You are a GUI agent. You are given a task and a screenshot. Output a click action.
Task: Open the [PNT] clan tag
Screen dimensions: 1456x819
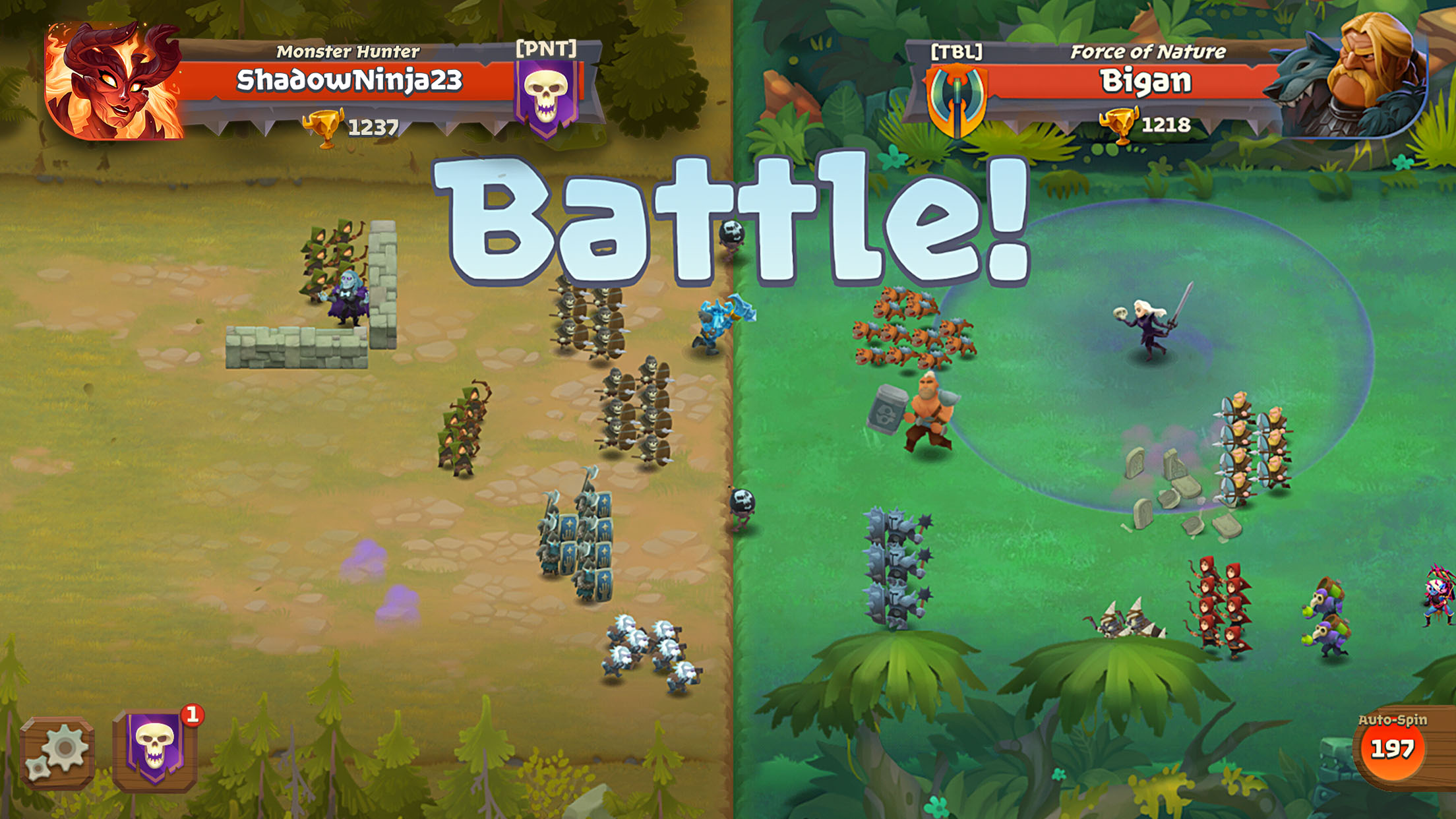[547, 47]
